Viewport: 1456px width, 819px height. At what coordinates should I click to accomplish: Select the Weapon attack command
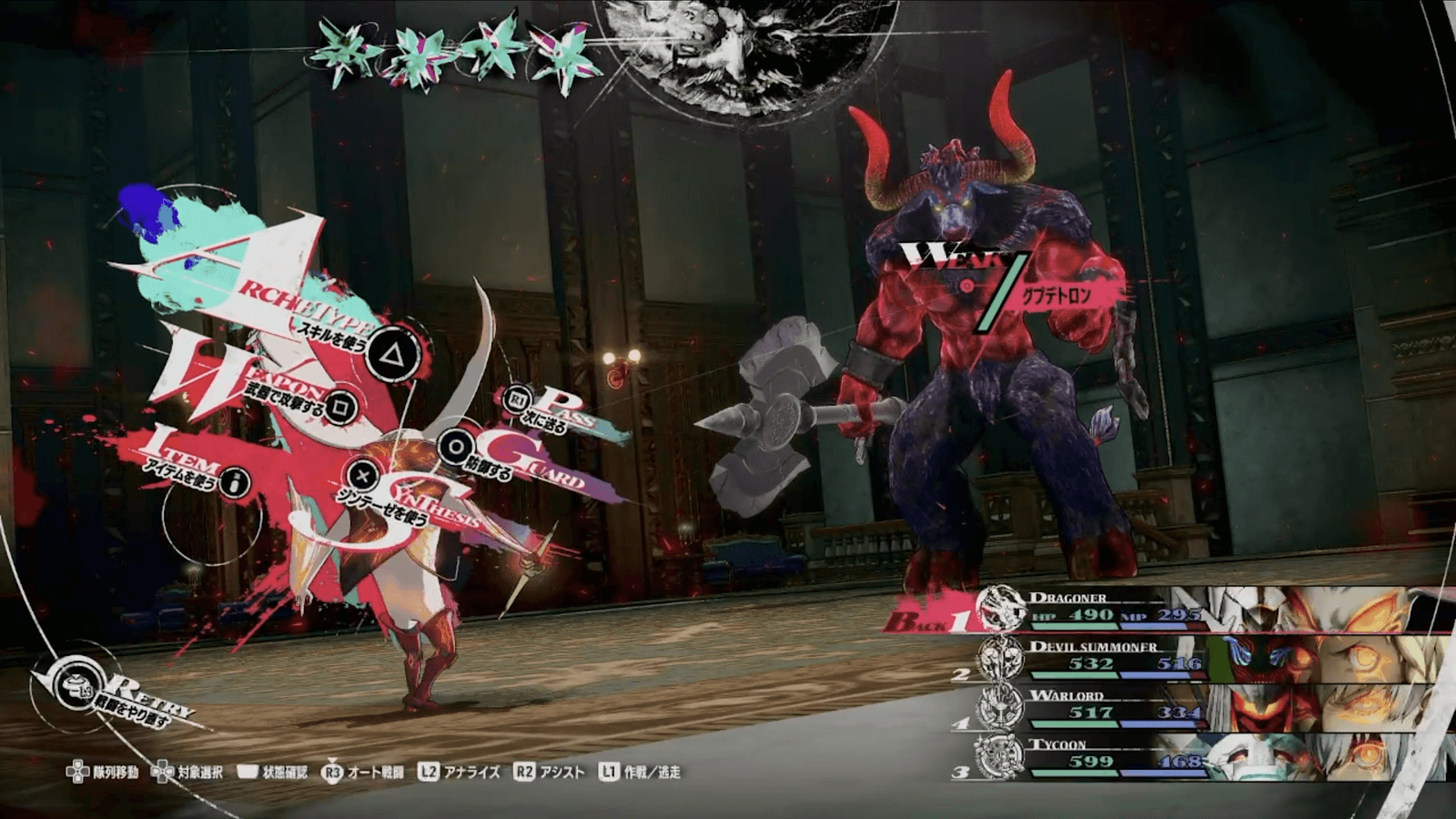point(340,406)
